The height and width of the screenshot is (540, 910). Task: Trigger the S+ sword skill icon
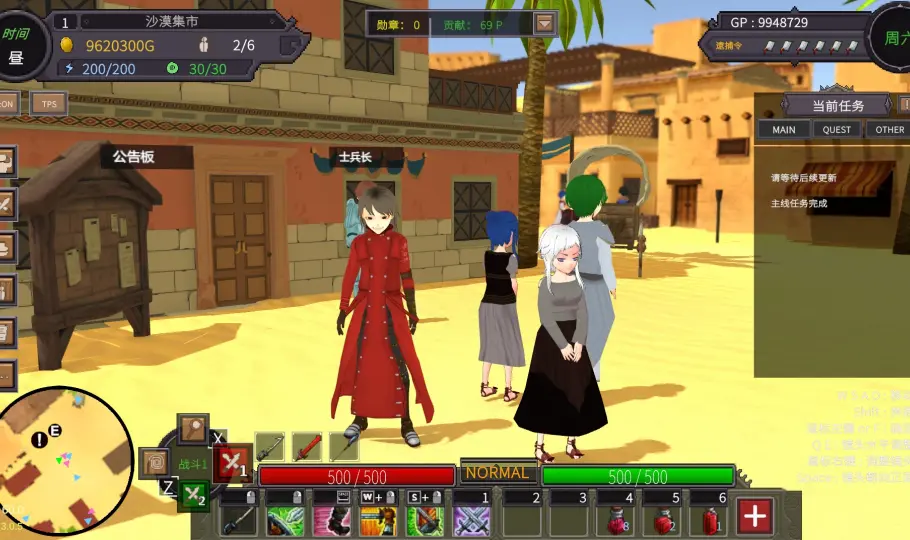pyautogui.click(x=425, y=520)
